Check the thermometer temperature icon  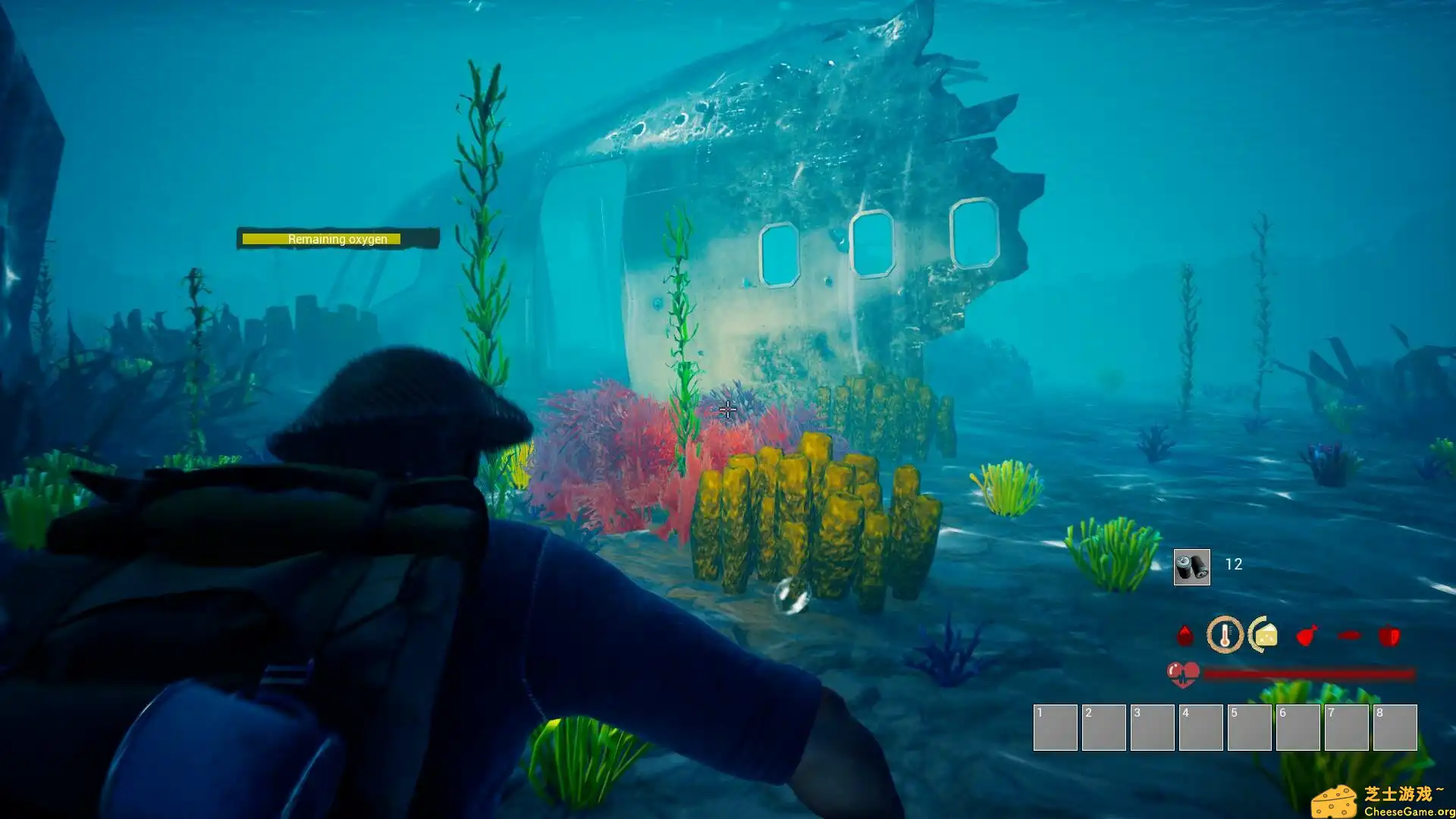1225,635
